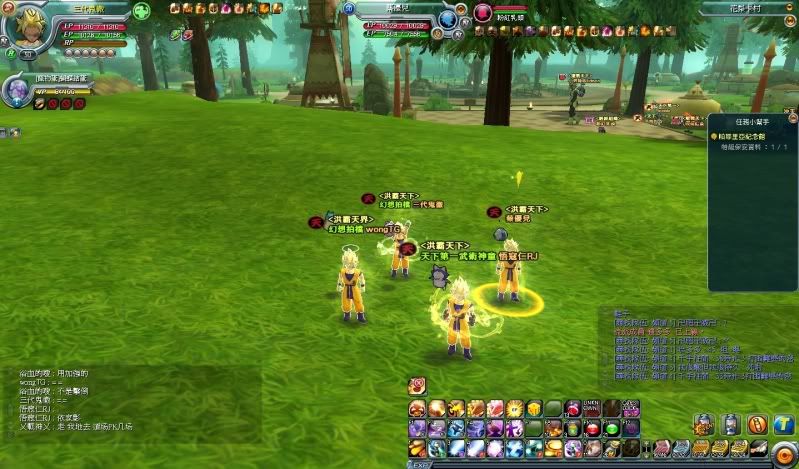The image size is (799, 469).
Task: Click the target's pink round portrait
Action: point(483,13)
